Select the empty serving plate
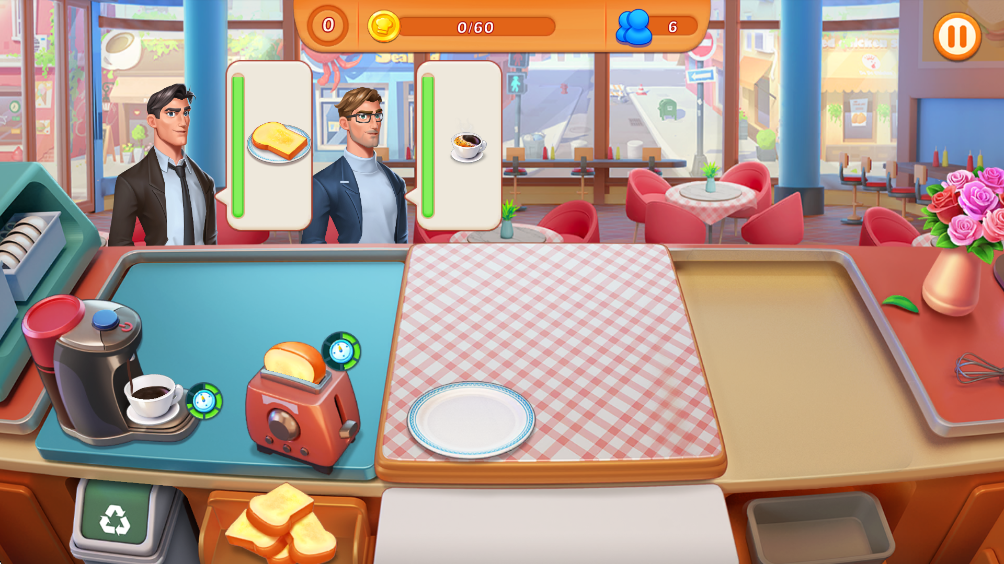Image resolution: width=1004 pixels, height=564 pixels. point(470,419)
